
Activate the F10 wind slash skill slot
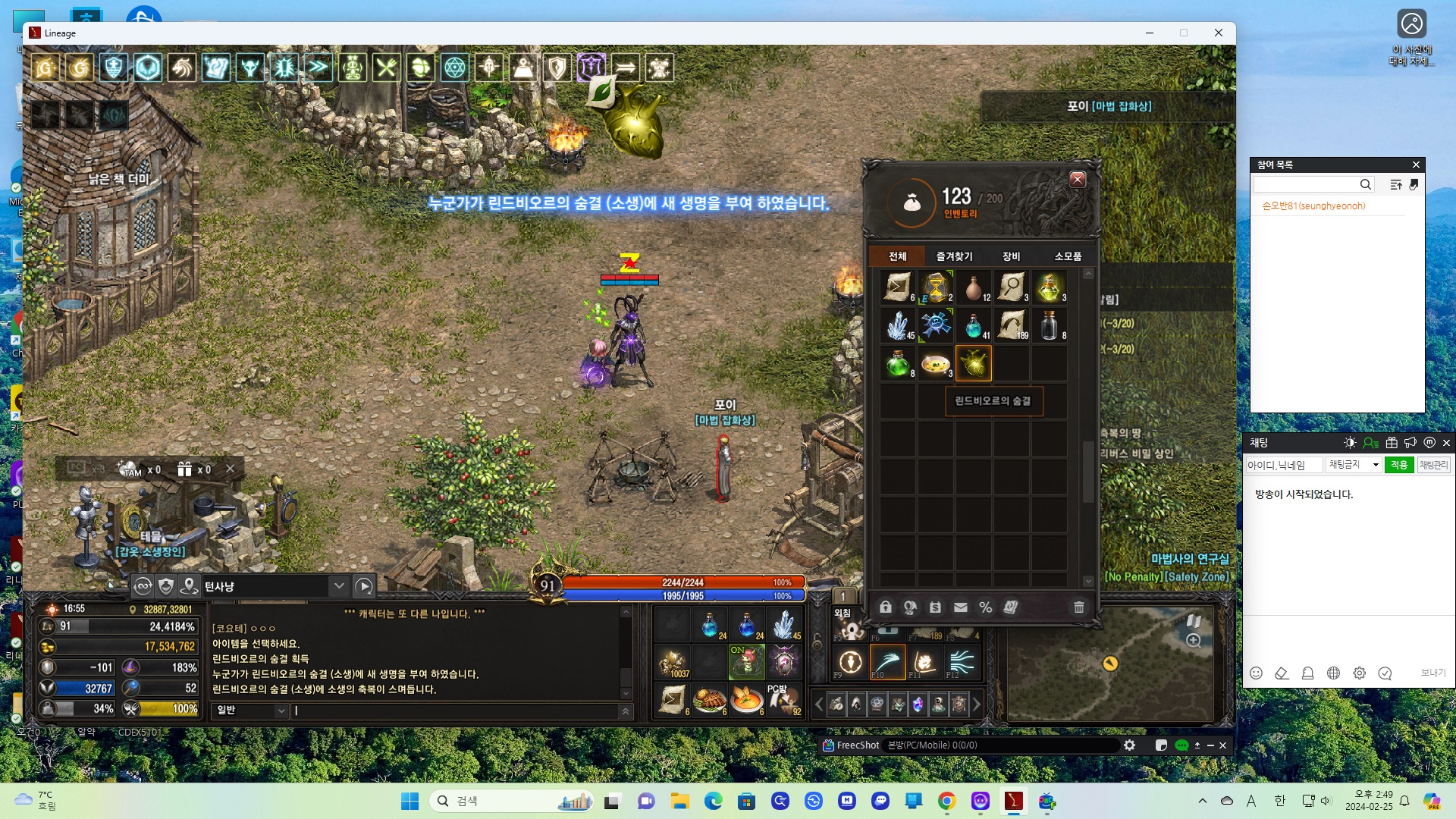[887, 662]
